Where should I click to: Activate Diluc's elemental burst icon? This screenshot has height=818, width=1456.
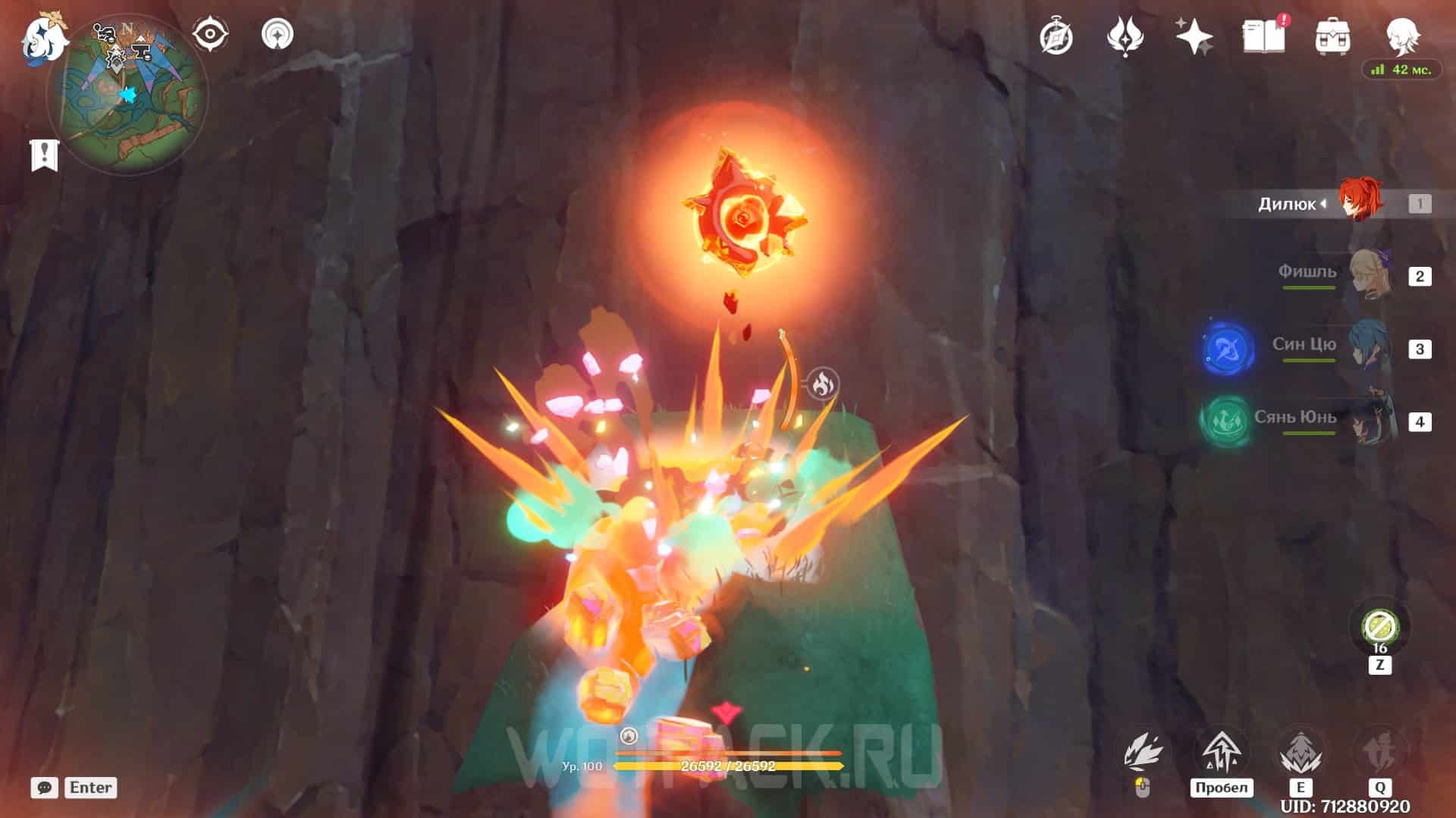[x=1379, y=753]
